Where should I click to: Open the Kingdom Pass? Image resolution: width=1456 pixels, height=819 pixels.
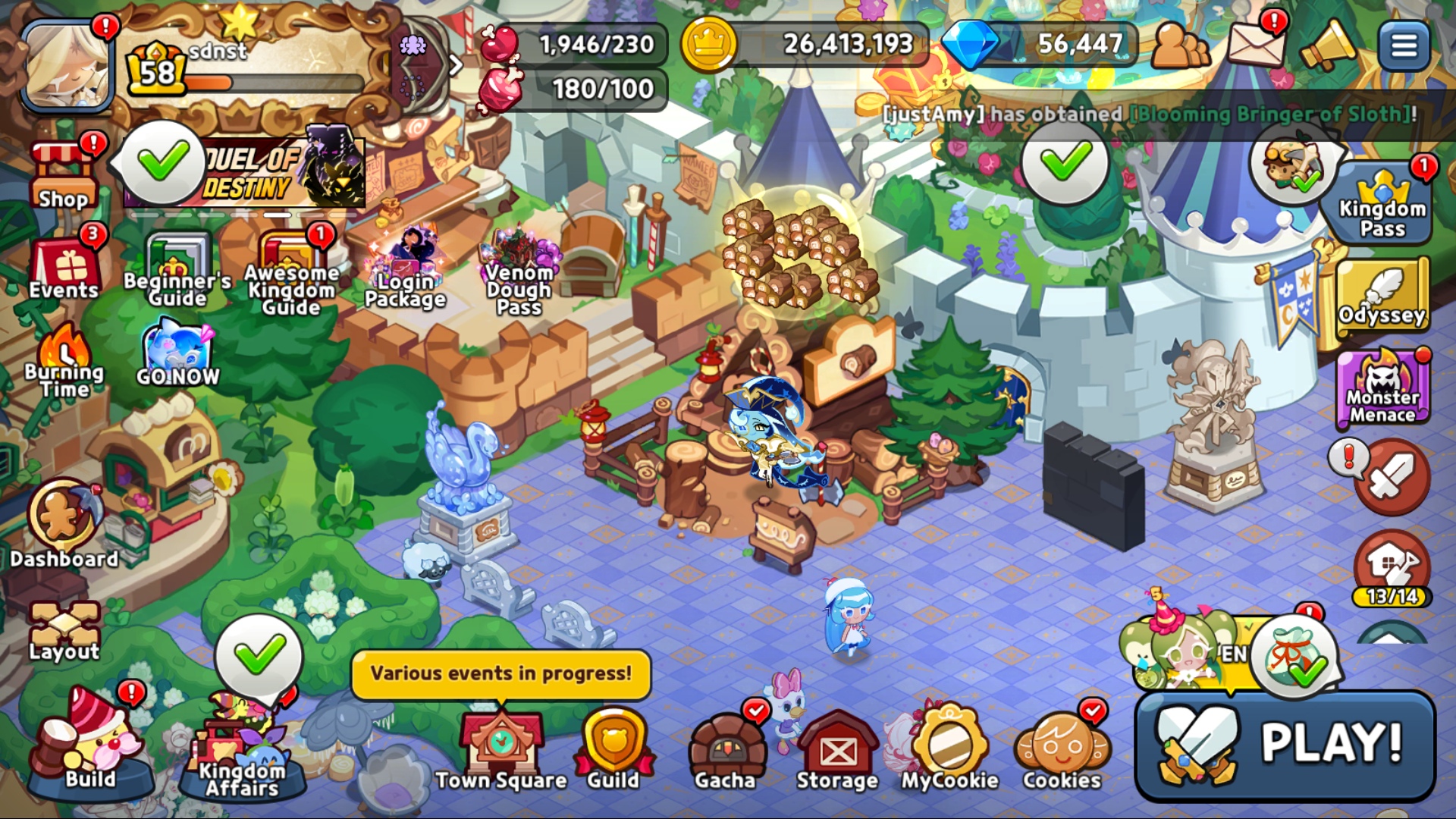1382,203
